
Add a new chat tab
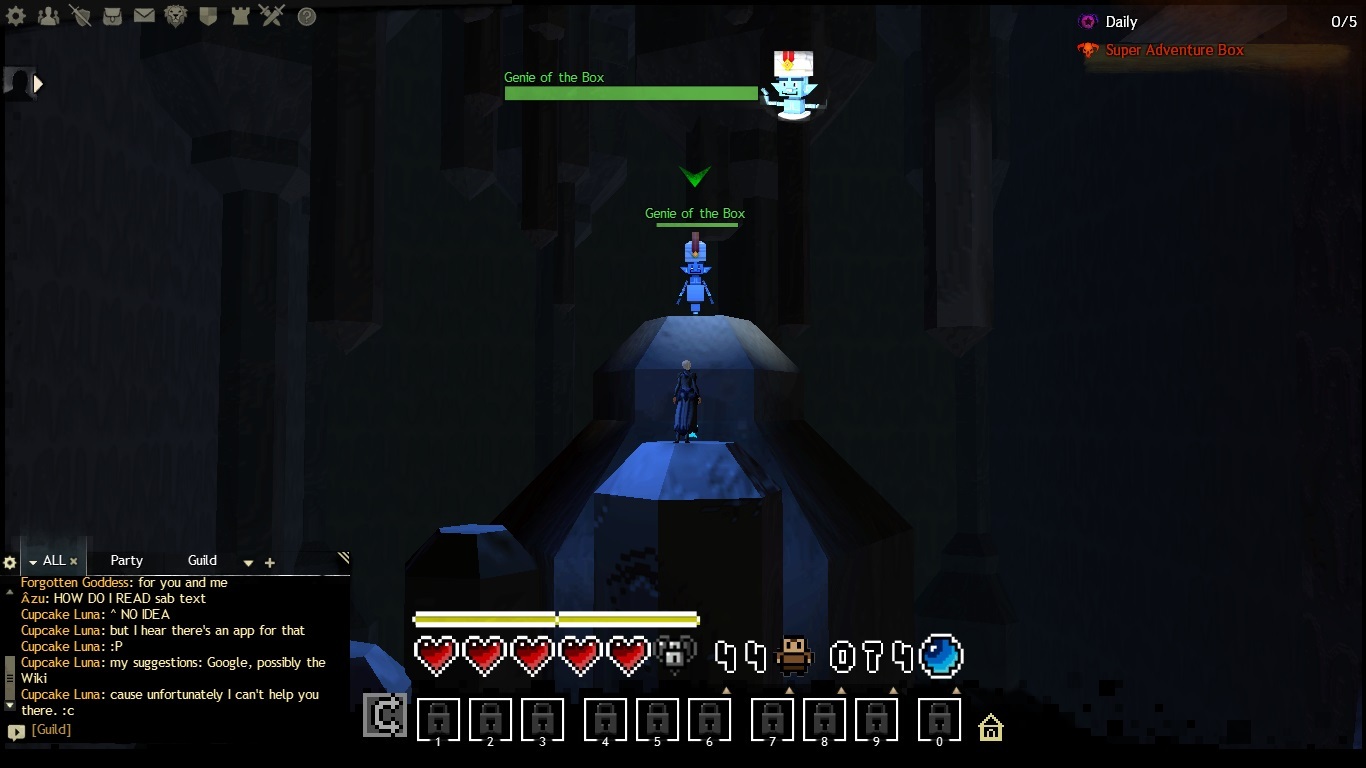(x=269, y=563)
